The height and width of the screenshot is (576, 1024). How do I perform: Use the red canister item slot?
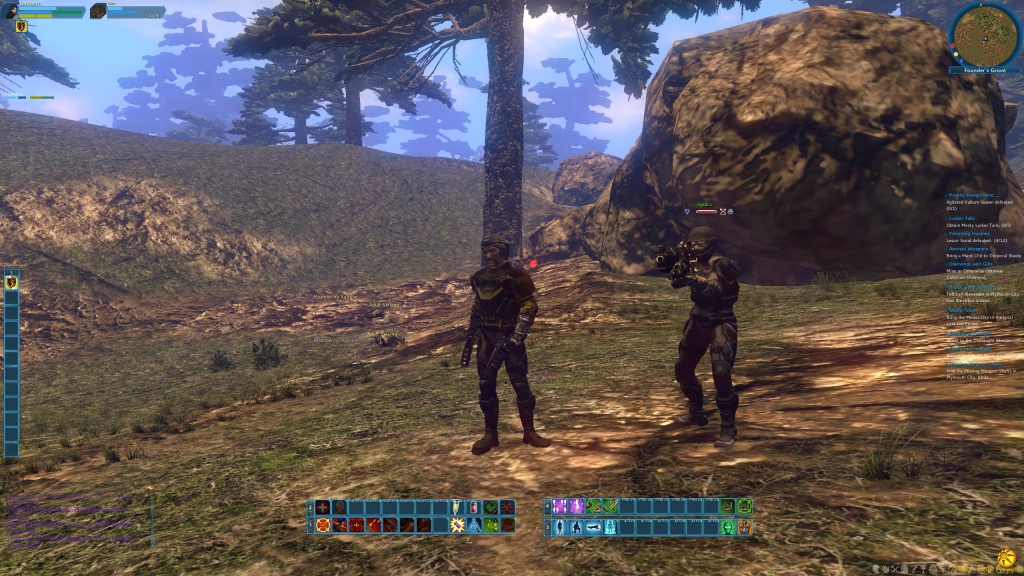pos(474,508)
